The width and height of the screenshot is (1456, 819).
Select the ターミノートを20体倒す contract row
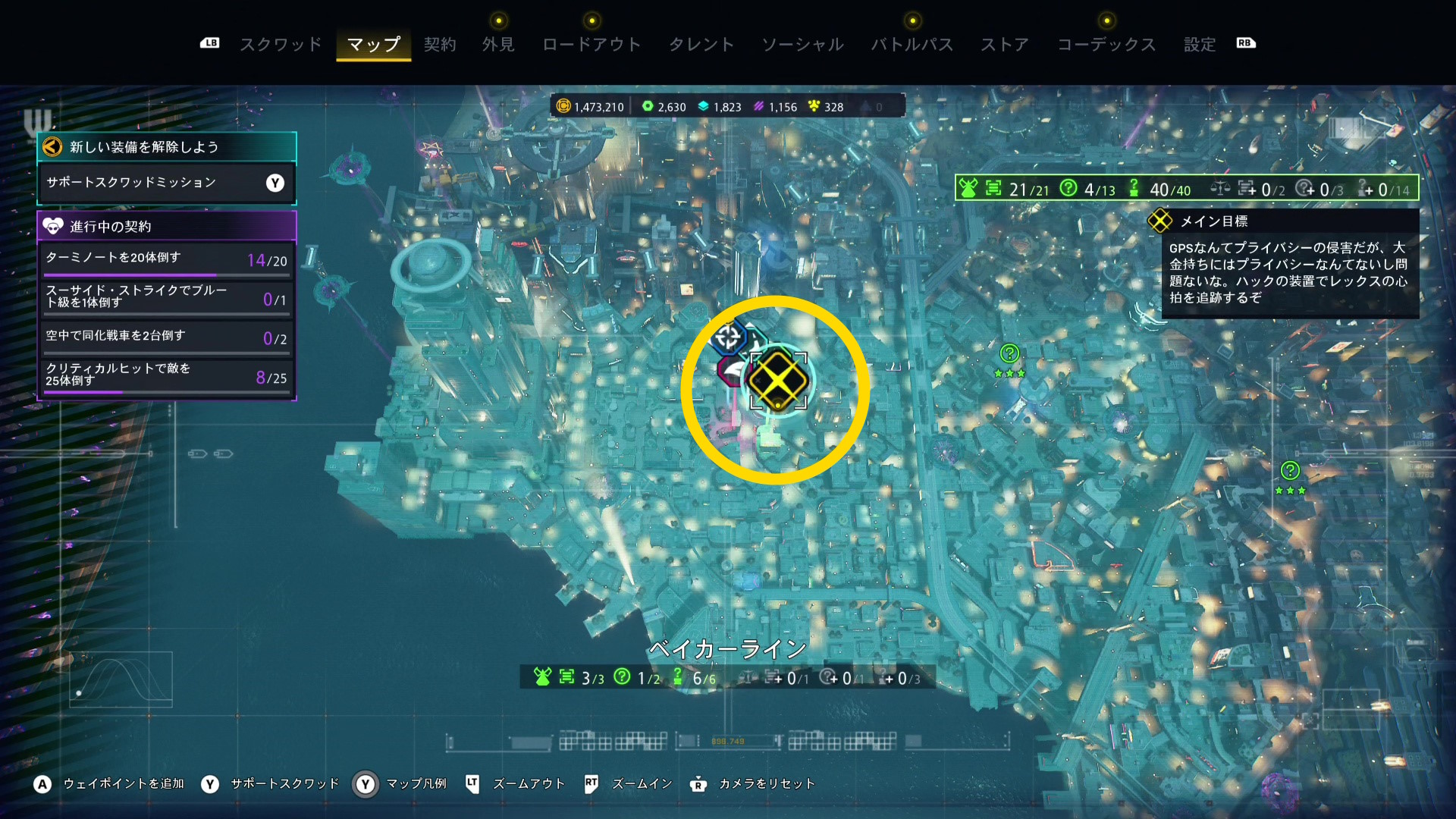(x=166, y=259)
